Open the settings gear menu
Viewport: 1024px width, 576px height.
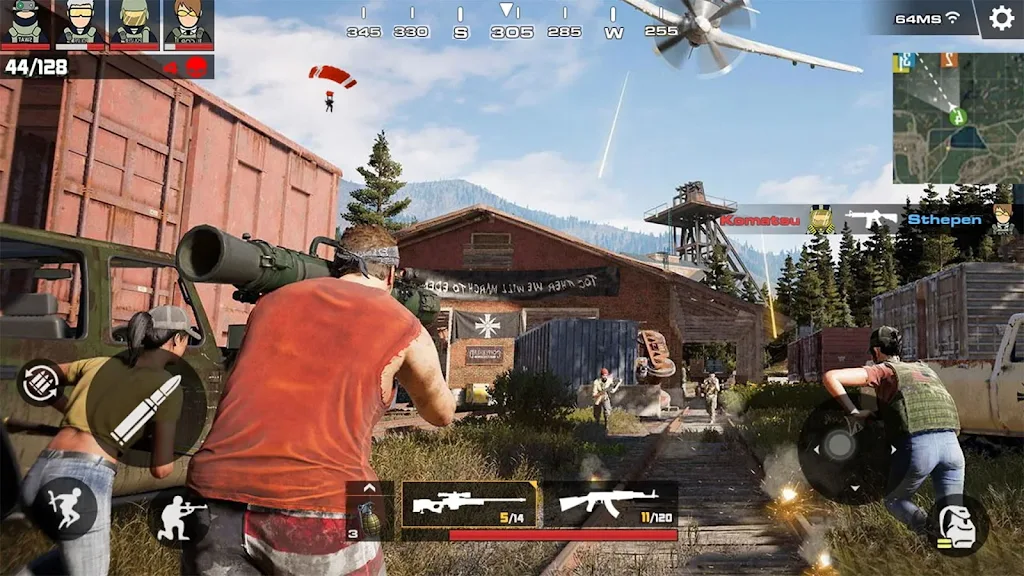pos(1001,18)
